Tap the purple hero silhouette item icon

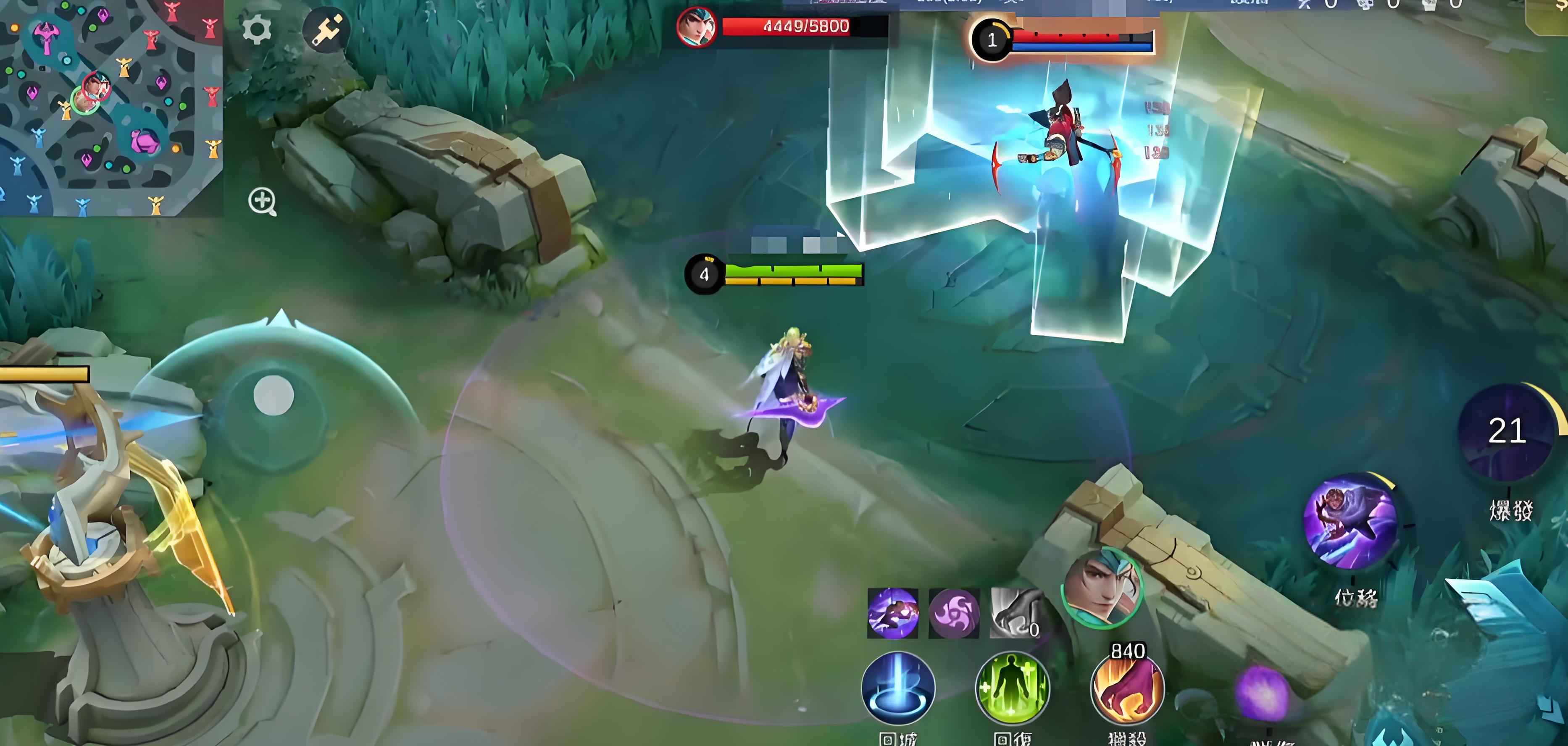893,613
